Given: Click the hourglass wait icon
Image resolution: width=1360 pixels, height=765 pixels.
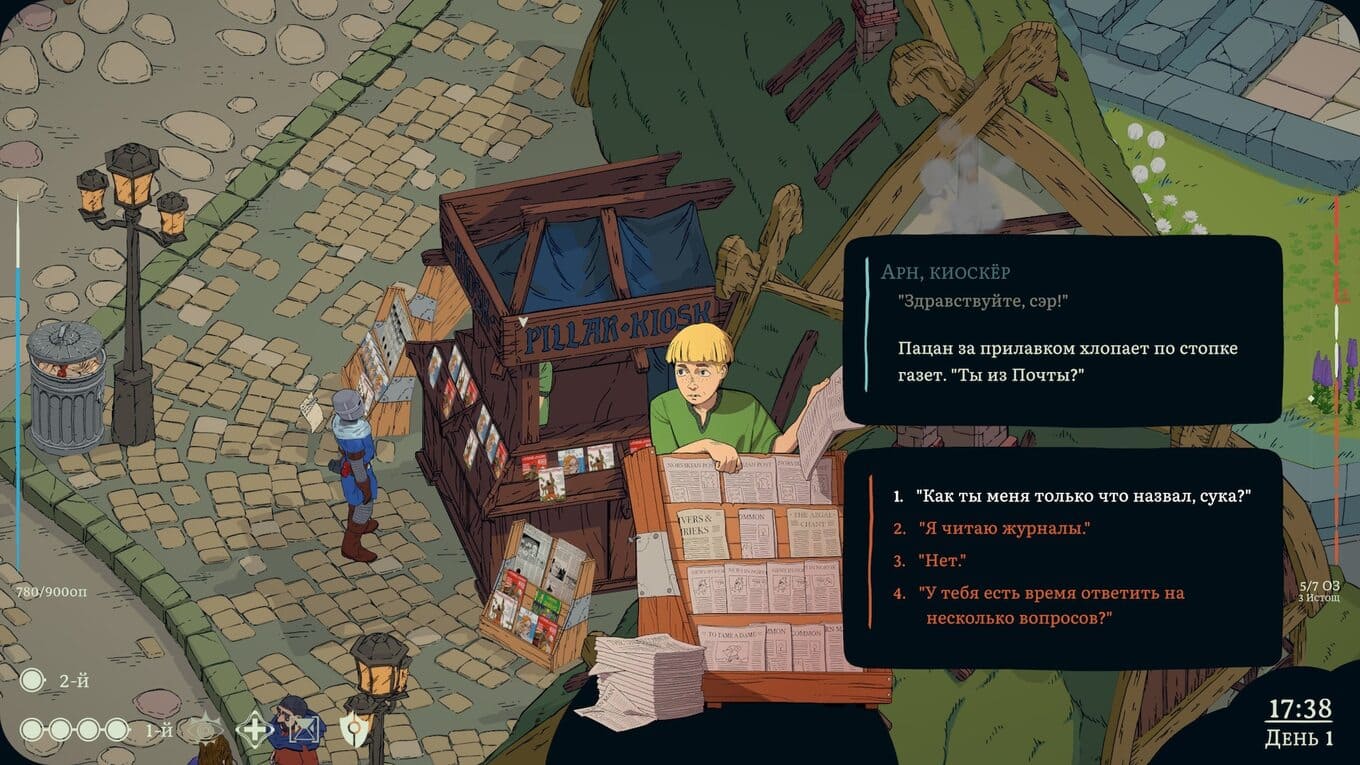Looking at the screenshot, I should pos(303,731).
